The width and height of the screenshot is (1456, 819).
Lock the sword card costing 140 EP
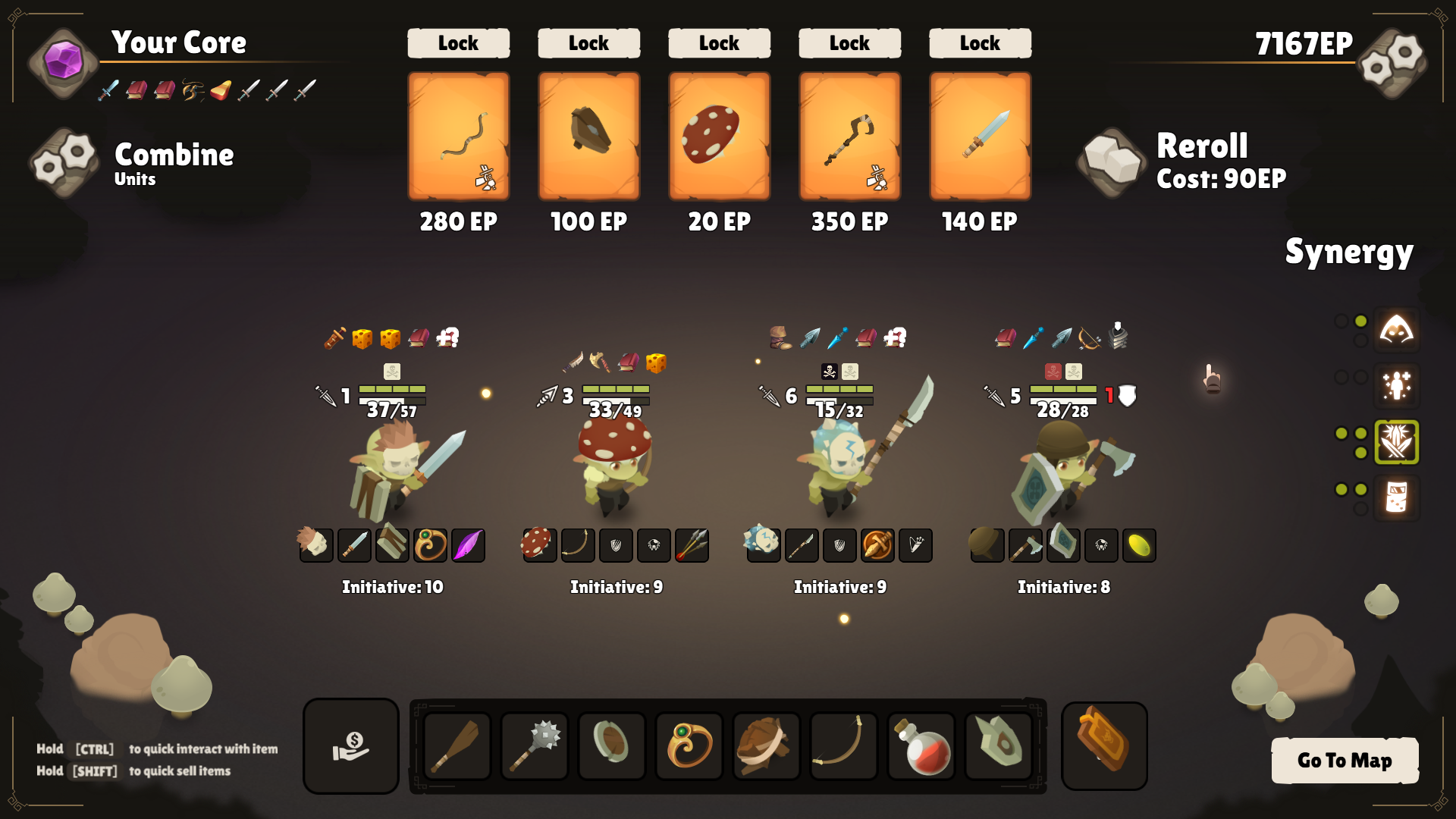[x=980, y=43]
